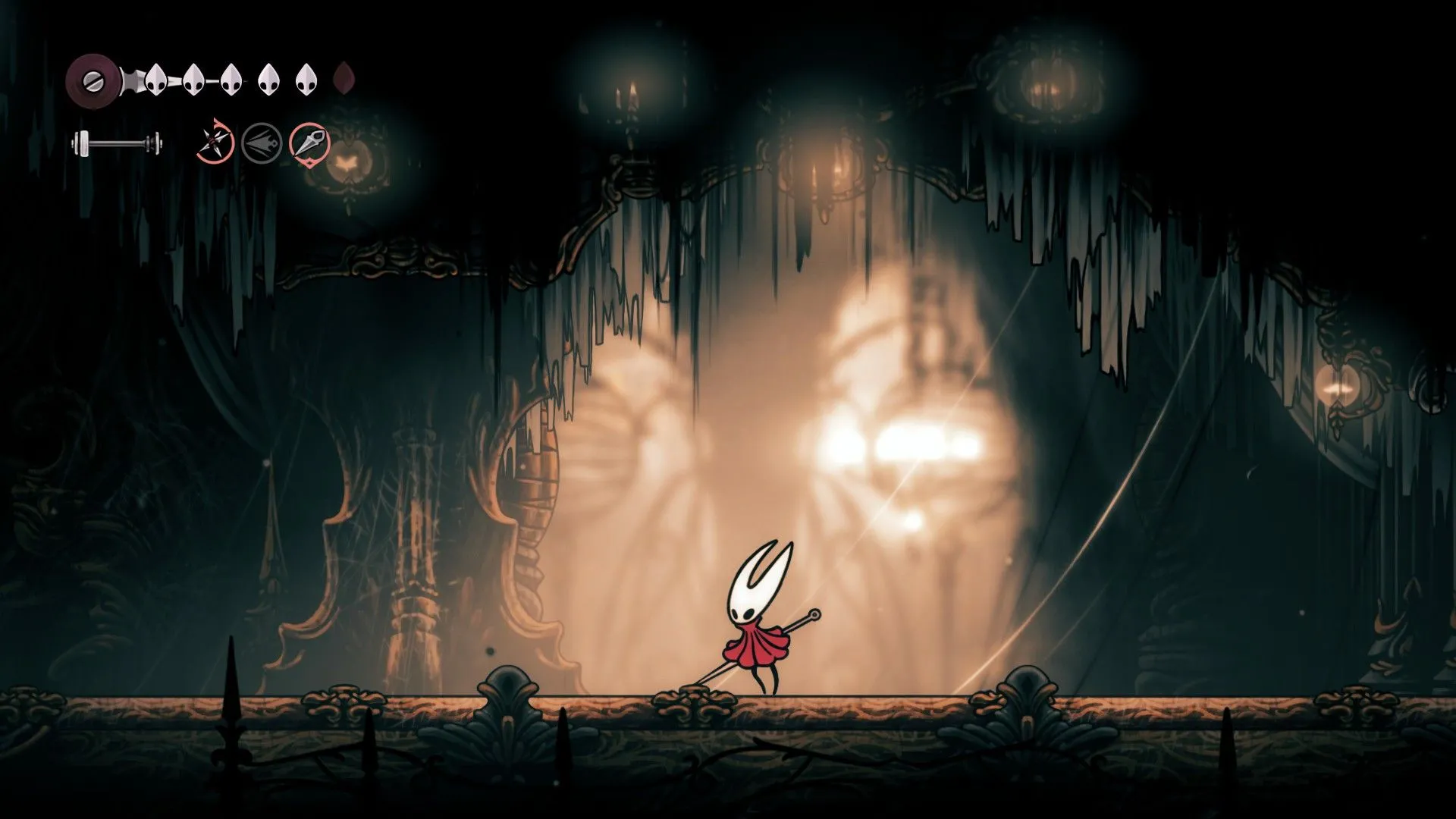
Task: Click the silk spool crest emblem
Action: (90, 77)
